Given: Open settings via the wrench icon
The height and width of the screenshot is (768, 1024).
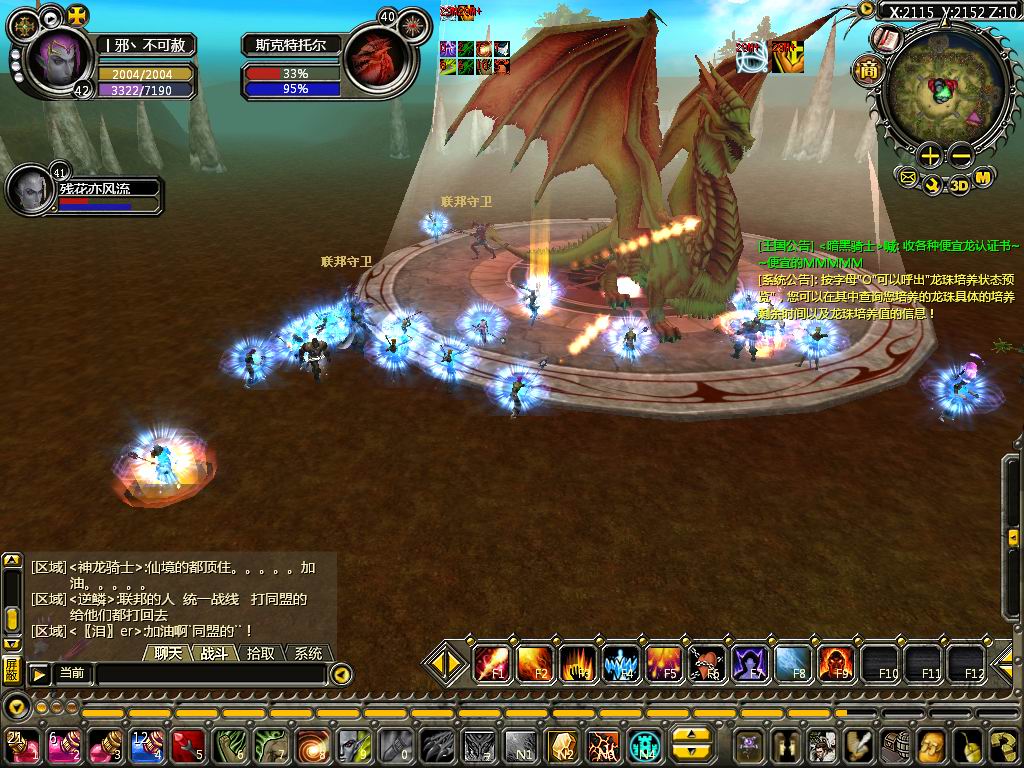Looking at the screenshot, I should pos(933,185).
